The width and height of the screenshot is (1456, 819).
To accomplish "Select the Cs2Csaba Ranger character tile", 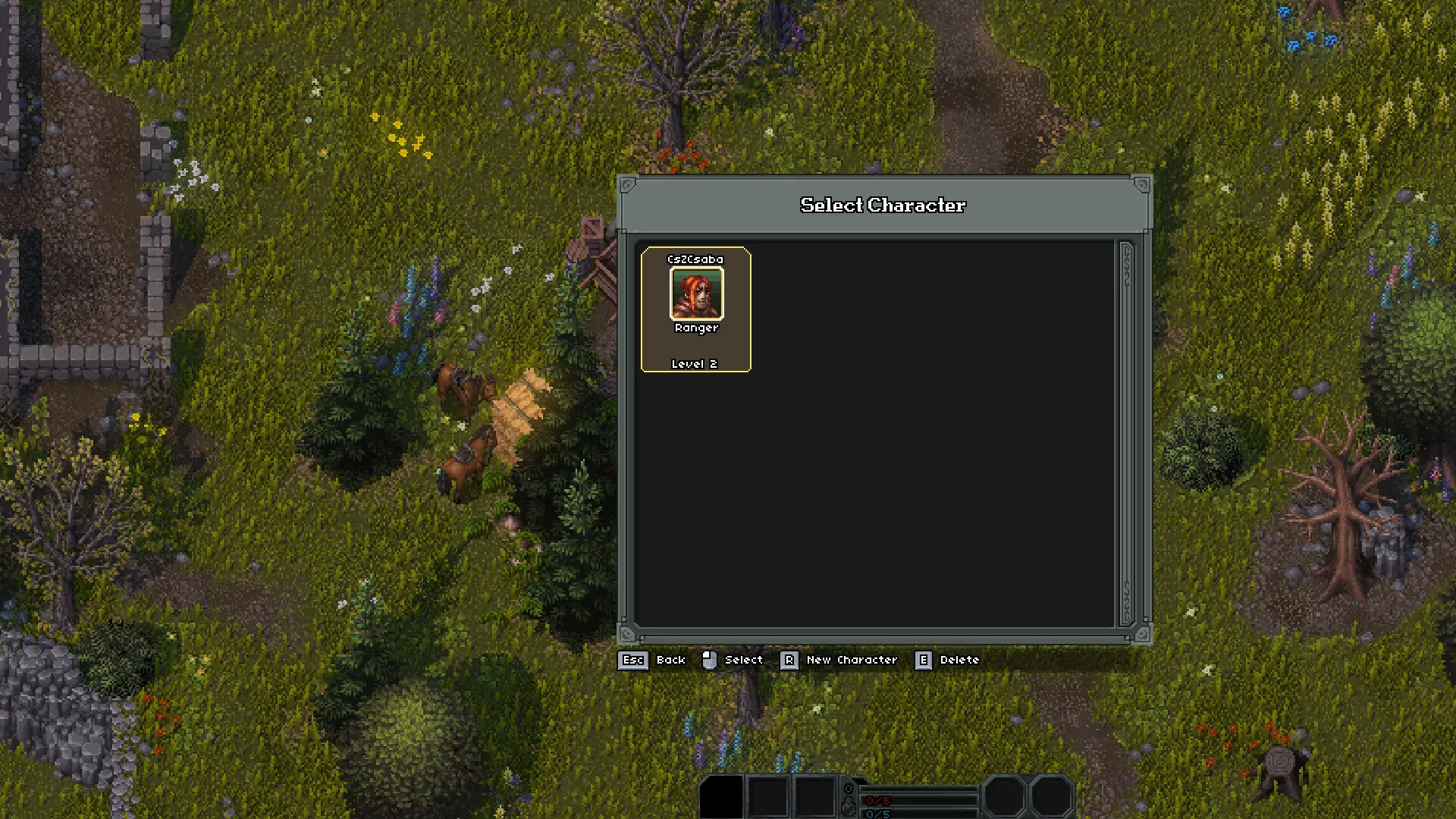I will (695, 309).
